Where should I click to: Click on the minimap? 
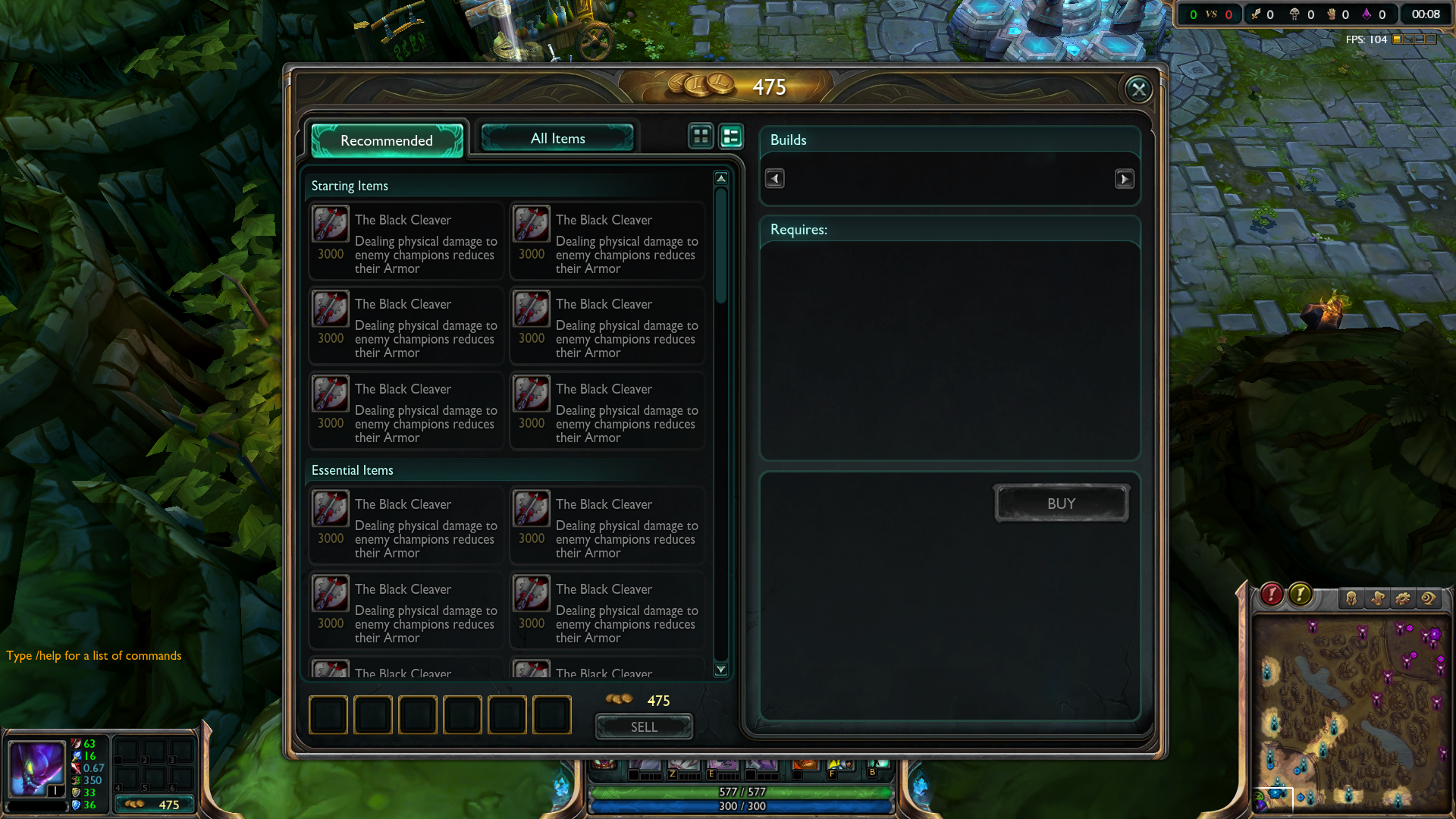[x=1350, y=713]
